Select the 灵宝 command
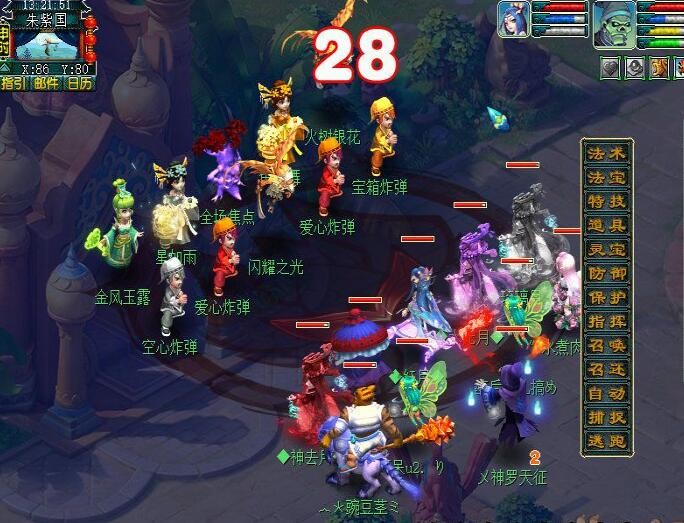Image resolution: width=684 pixels, height=523 pixels. (x=607, y=250)
